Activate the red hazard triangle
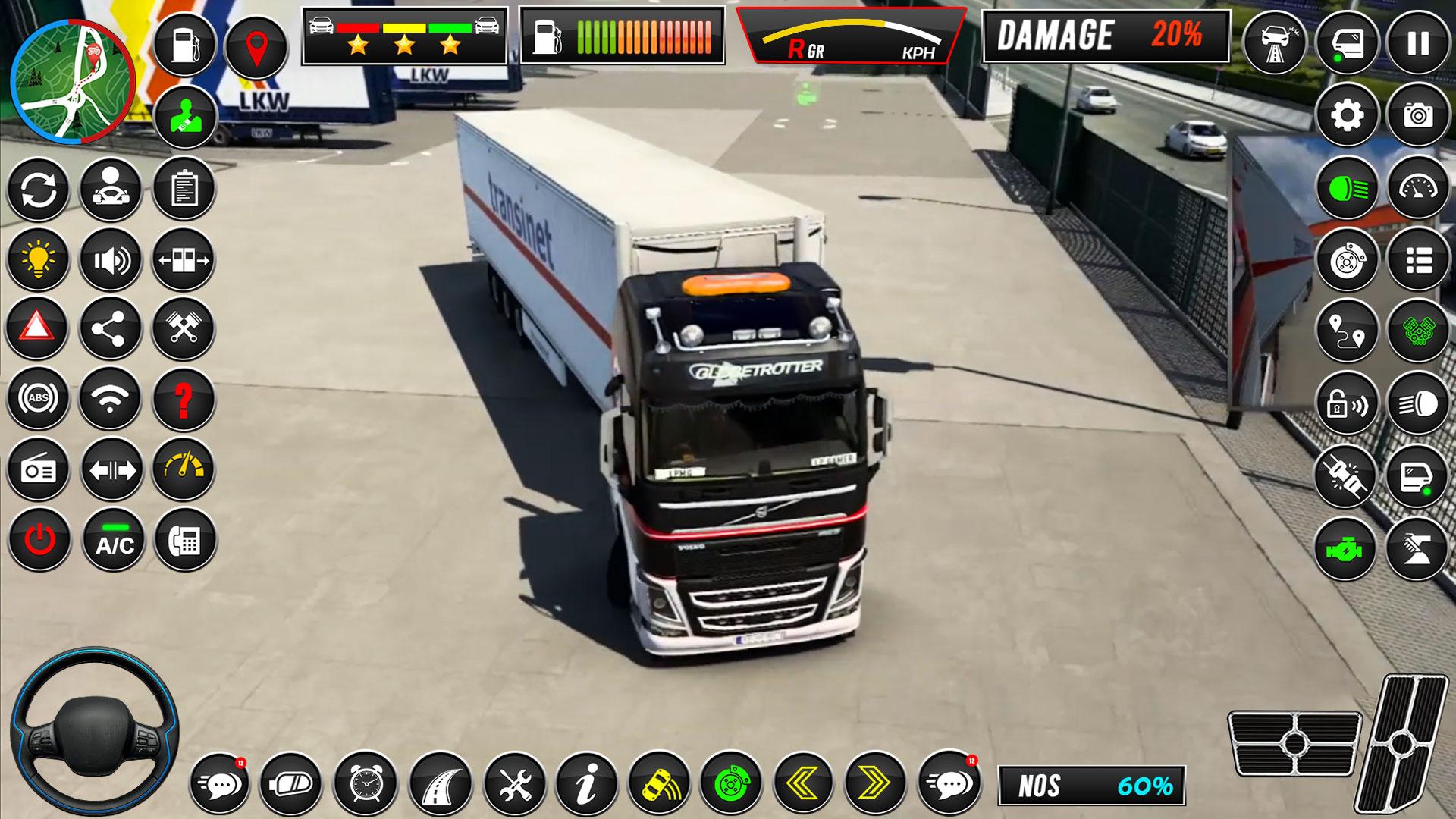The height and width of the screenshot is (819, 1456). pos(37,329)
